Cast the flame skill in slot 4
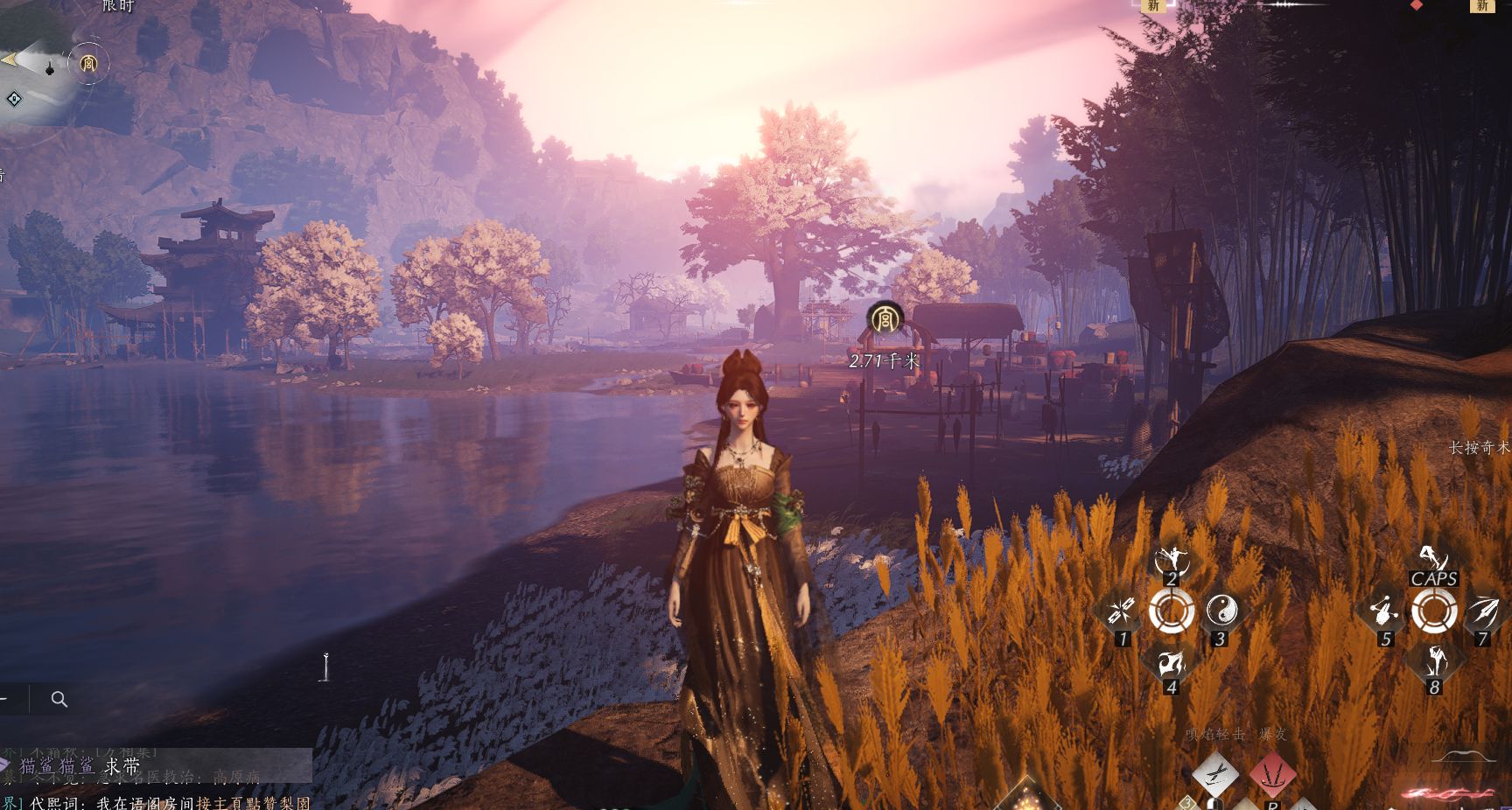 pyautogui.click(x=1172, y=662)
